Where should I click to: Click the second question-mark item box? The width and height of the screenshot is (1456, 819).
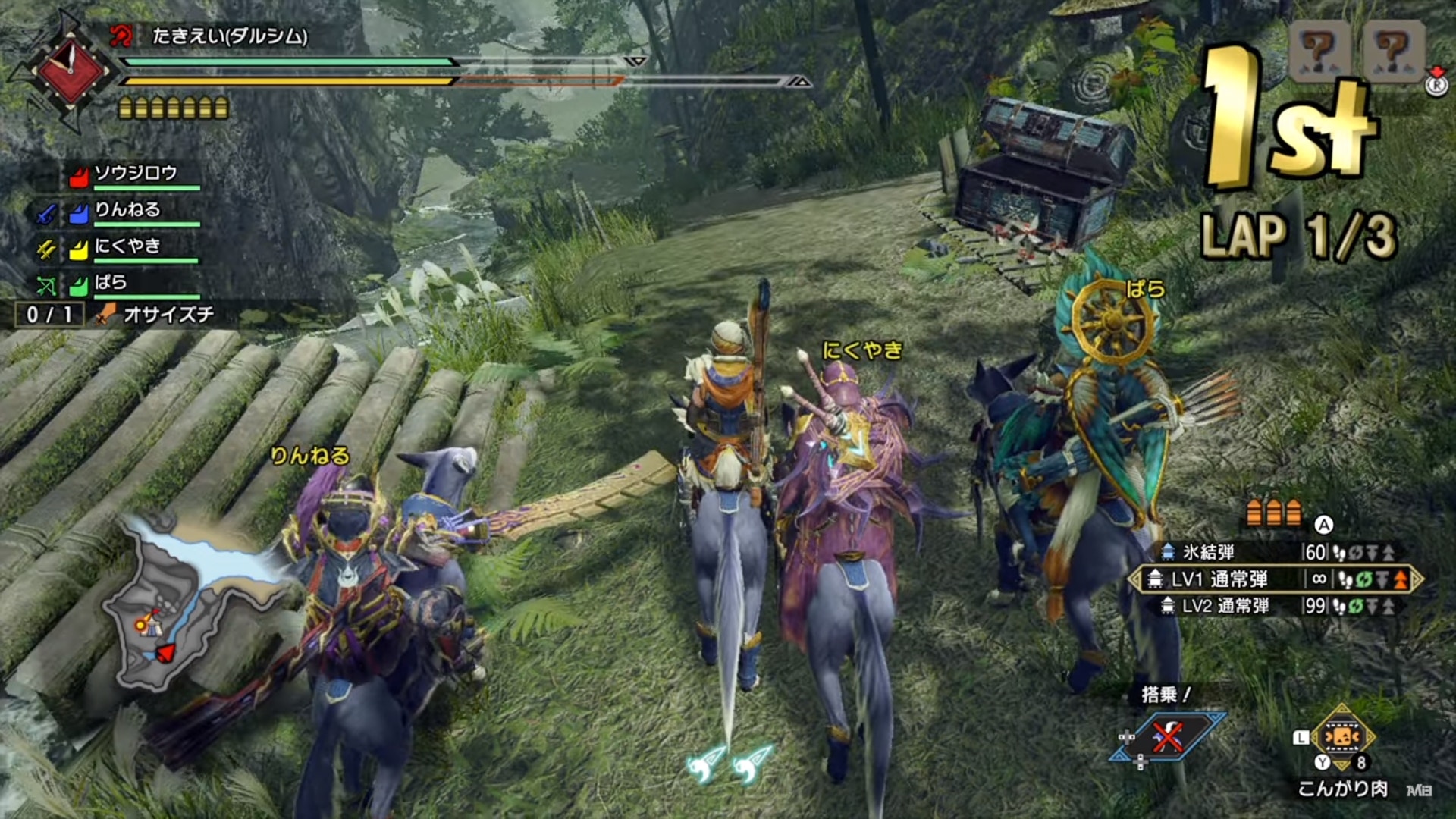click(x=1392, y=51)
